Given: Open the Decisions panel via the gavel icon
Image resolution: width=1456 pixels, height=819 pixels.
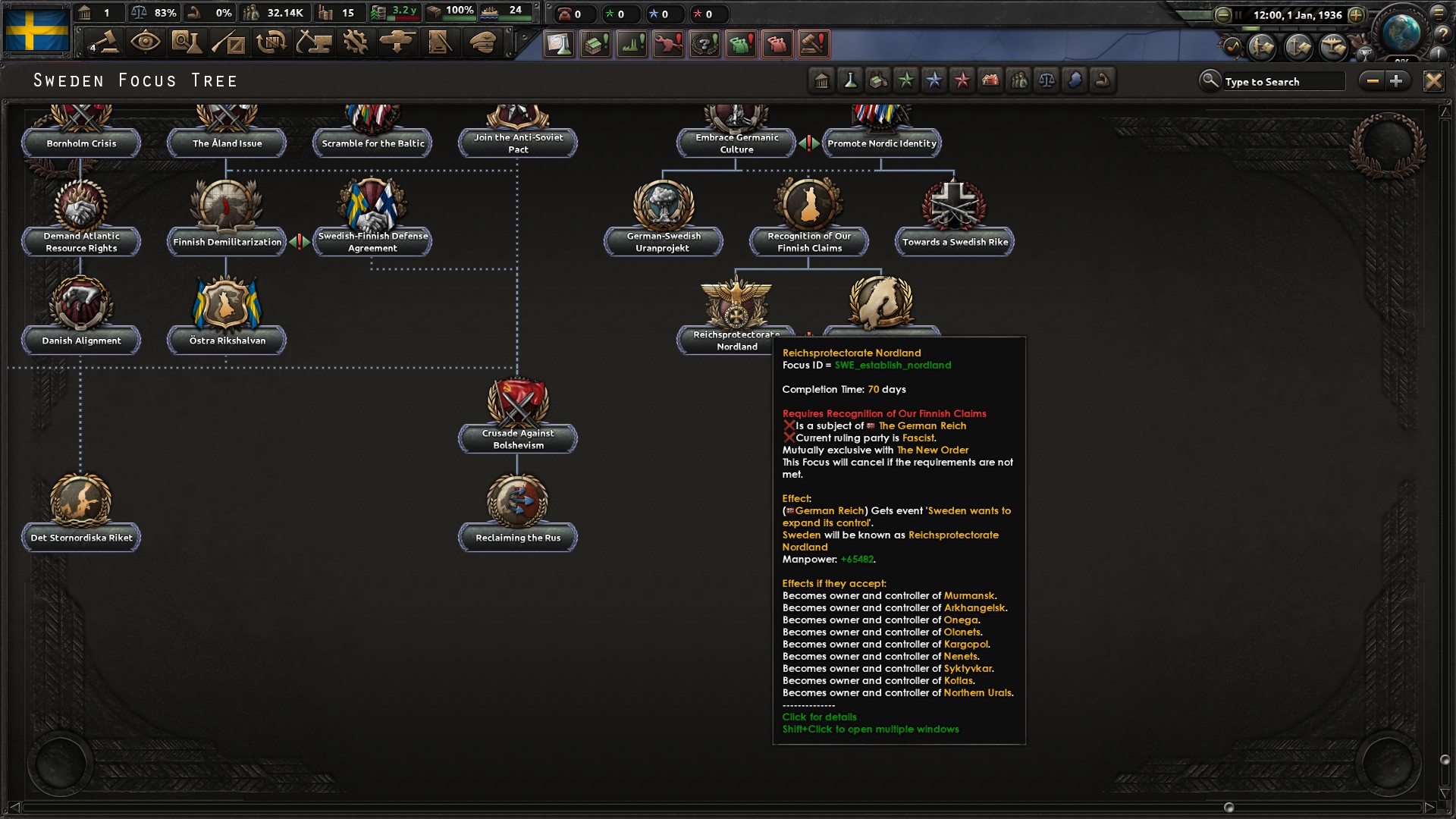Looking at the screenshot, I should click(x=104, y=43).
